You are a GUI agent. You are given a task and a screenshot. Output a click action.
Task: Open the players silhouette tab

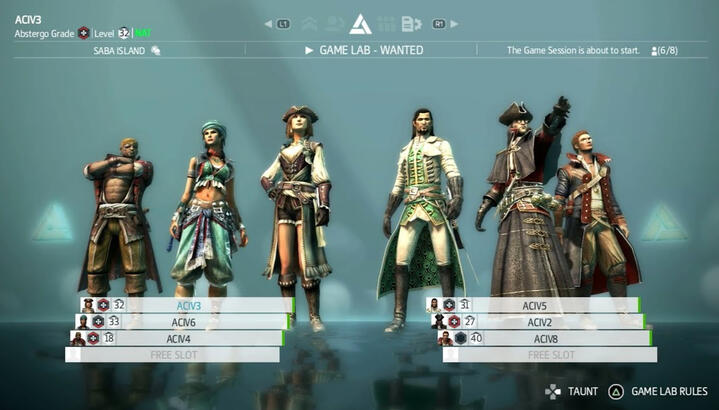pos(334,24)
